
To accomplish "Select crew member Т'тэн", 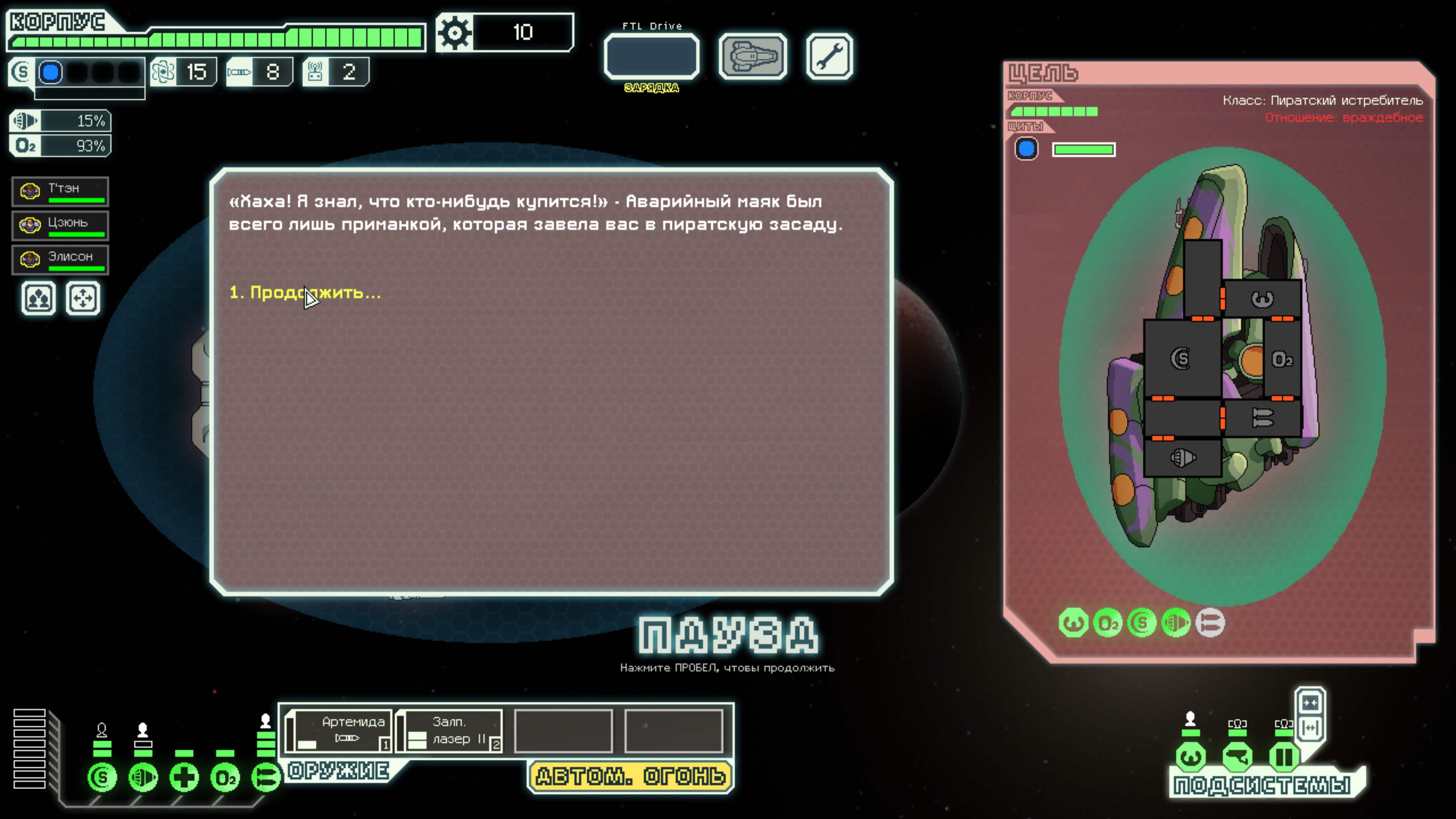I will [61, 191].
